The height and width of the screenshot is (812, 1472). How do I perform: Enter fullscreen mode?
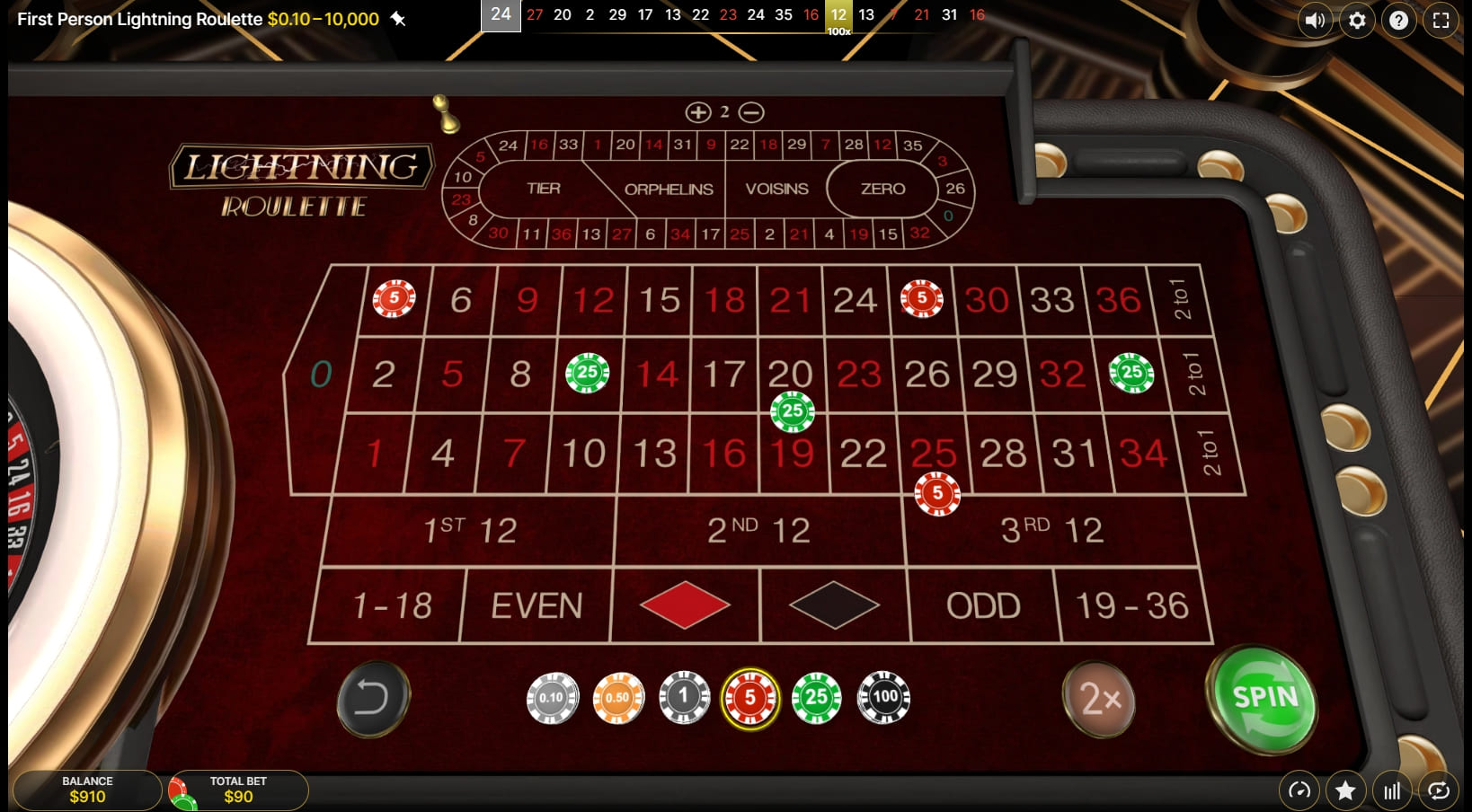(1441, 20)
